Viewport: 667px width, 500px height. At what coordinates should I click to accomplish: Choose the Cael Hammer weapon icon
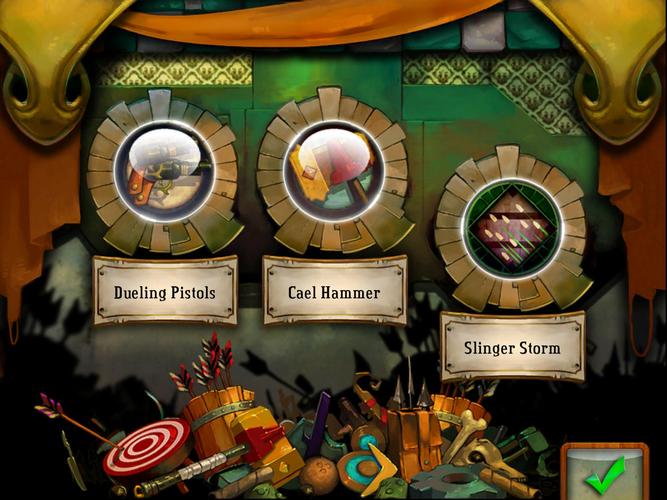tap(333, 171)
